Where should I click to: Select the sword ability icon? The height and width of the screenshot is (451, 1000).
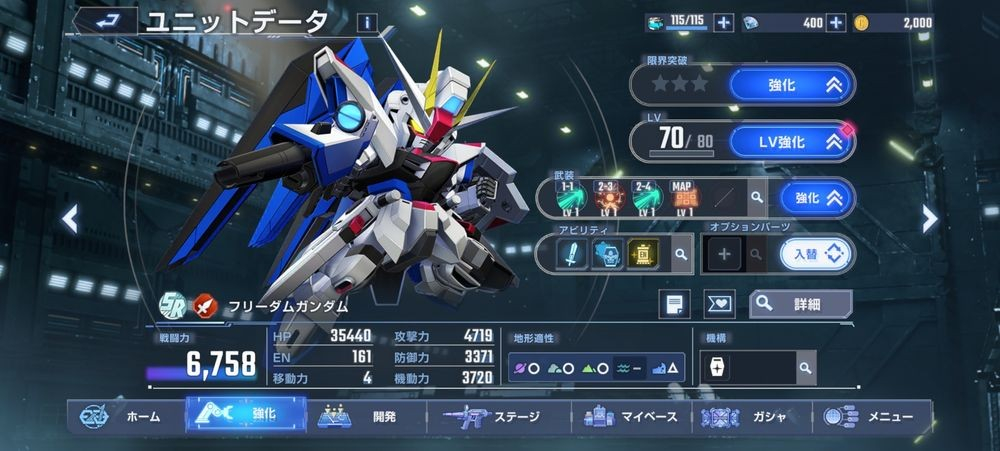(x=573, y=255)
